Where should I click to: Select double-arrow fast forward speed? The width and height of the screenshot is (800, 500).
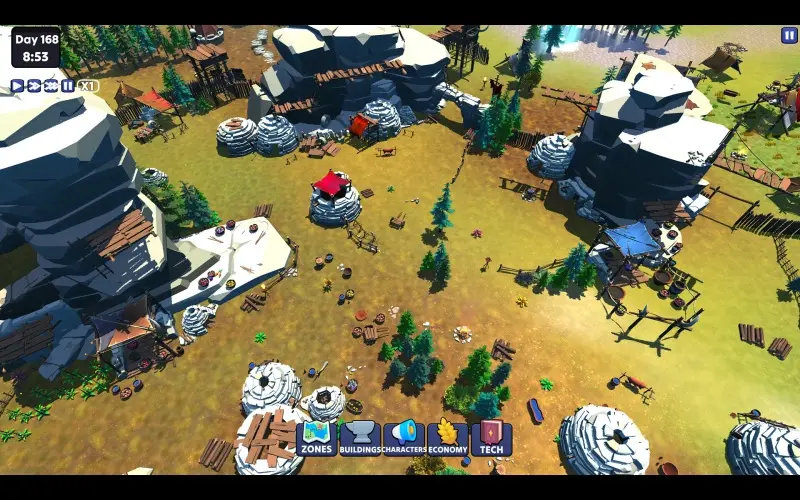(x=34, y=86)
